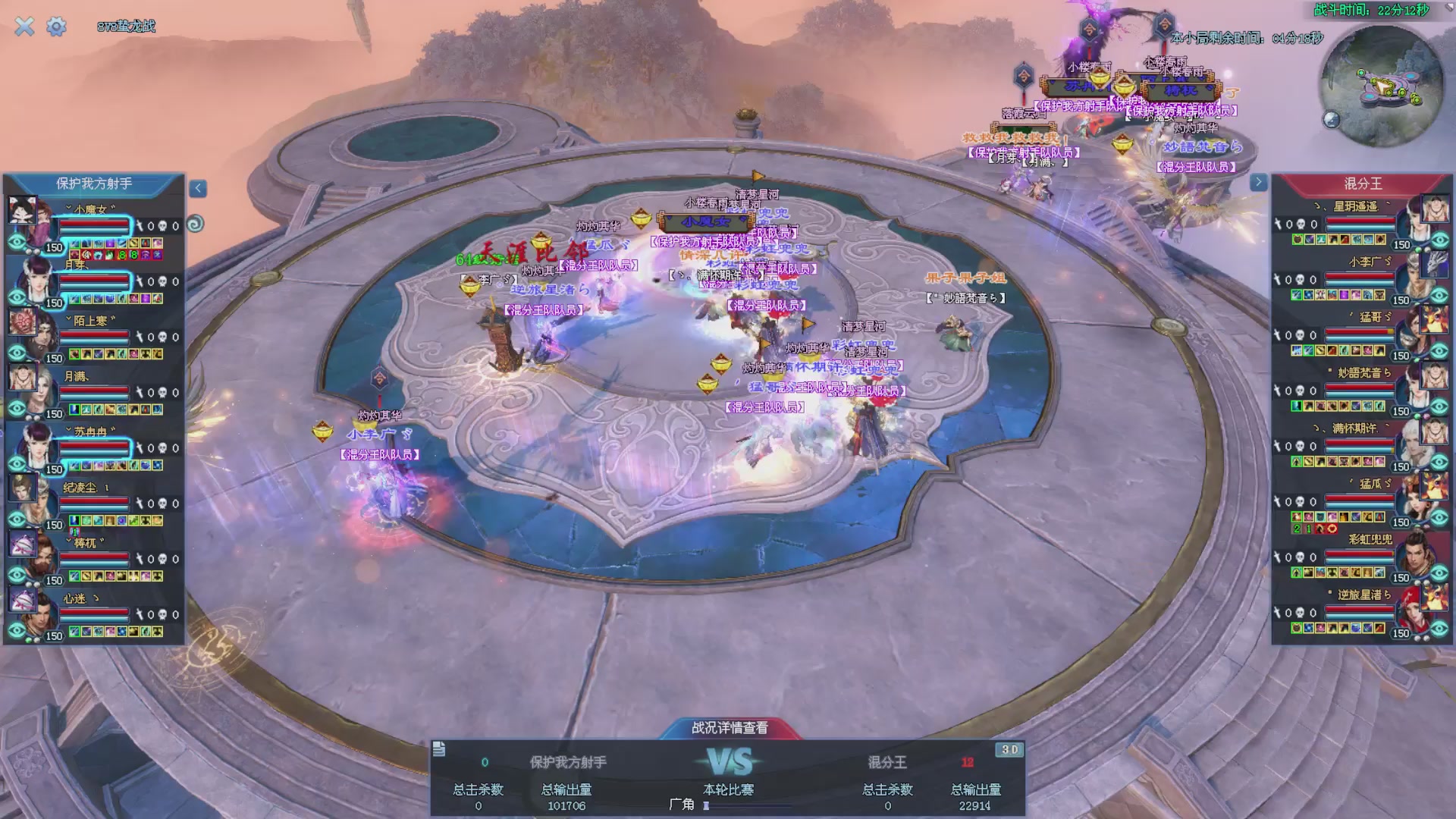Open the battle log document icon
The width and height of the screenshot is (1456, 819).
439,749
